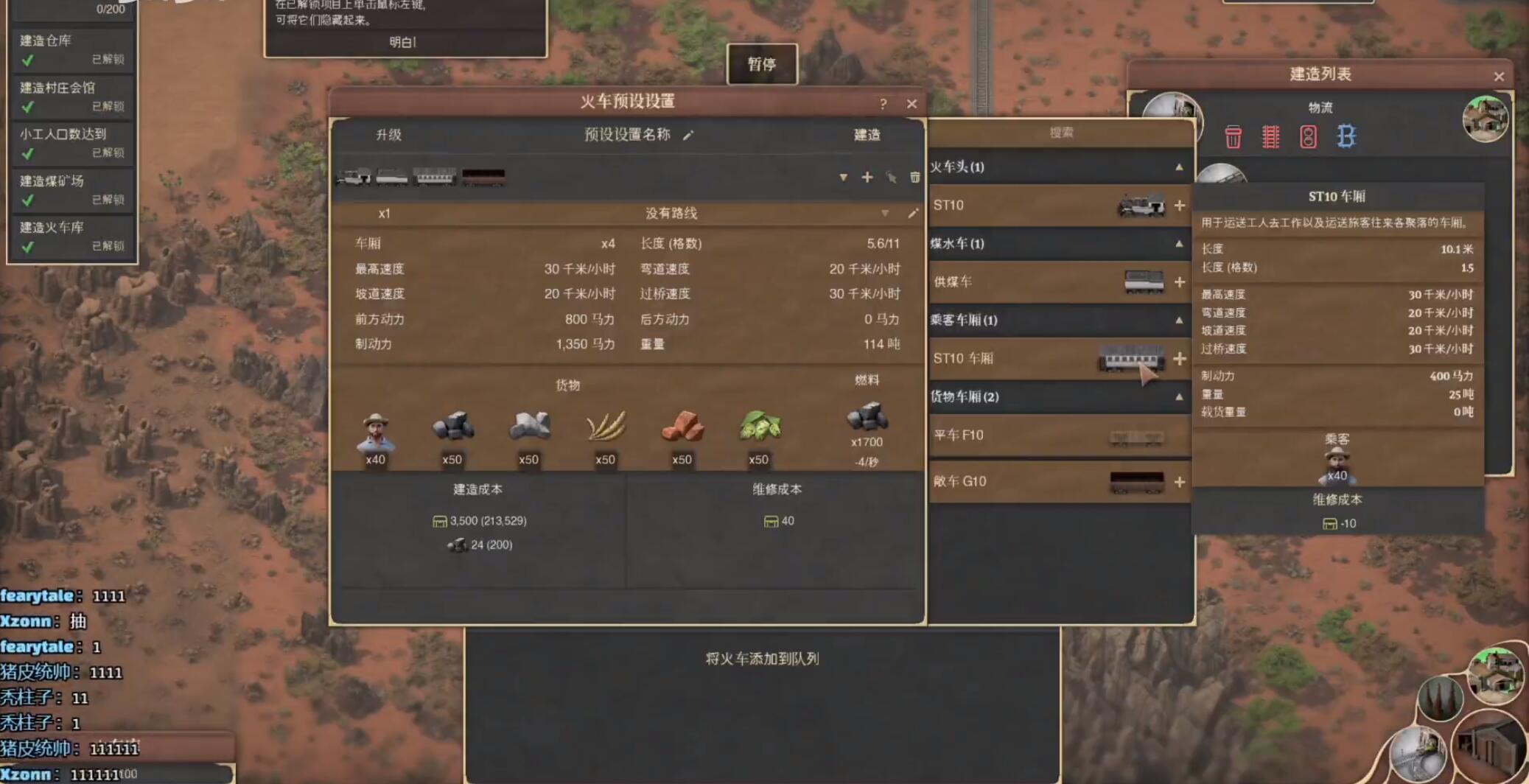Click the trash icon to delete the train preset

(x=914, y=178)
